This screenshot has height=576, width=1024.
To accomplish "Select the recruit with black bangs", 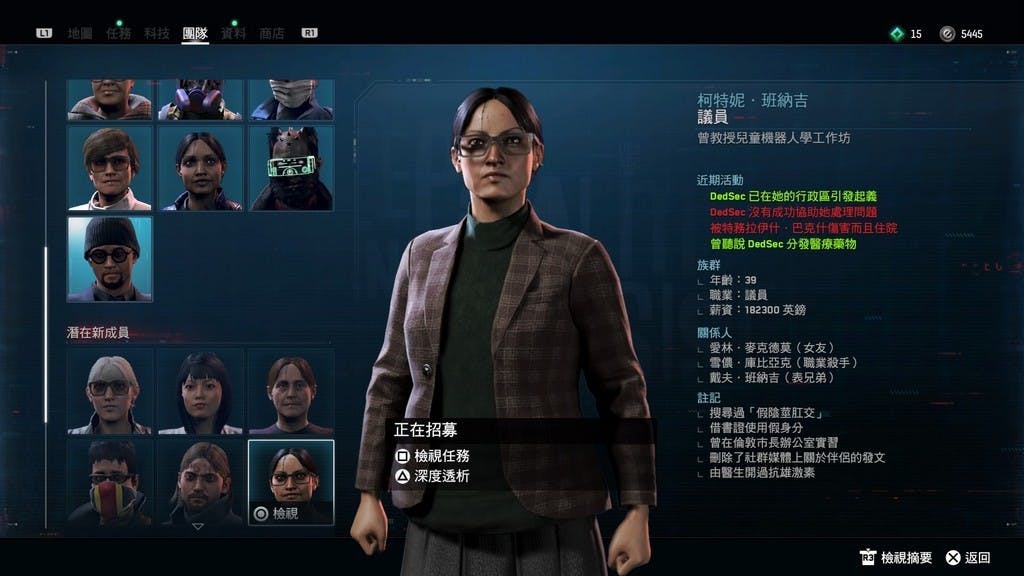I will pyautogui.click(x=200, y=391).
